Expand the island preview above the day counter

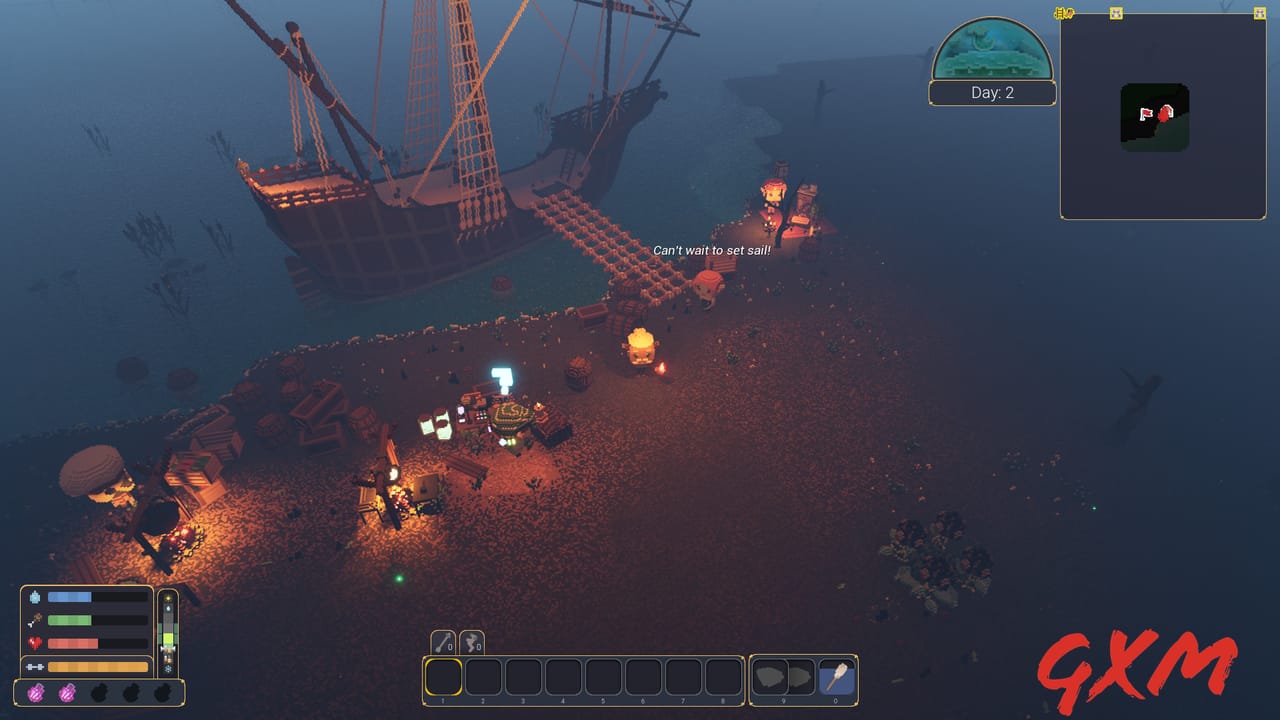pyautogui.click(x=992, y=50)
